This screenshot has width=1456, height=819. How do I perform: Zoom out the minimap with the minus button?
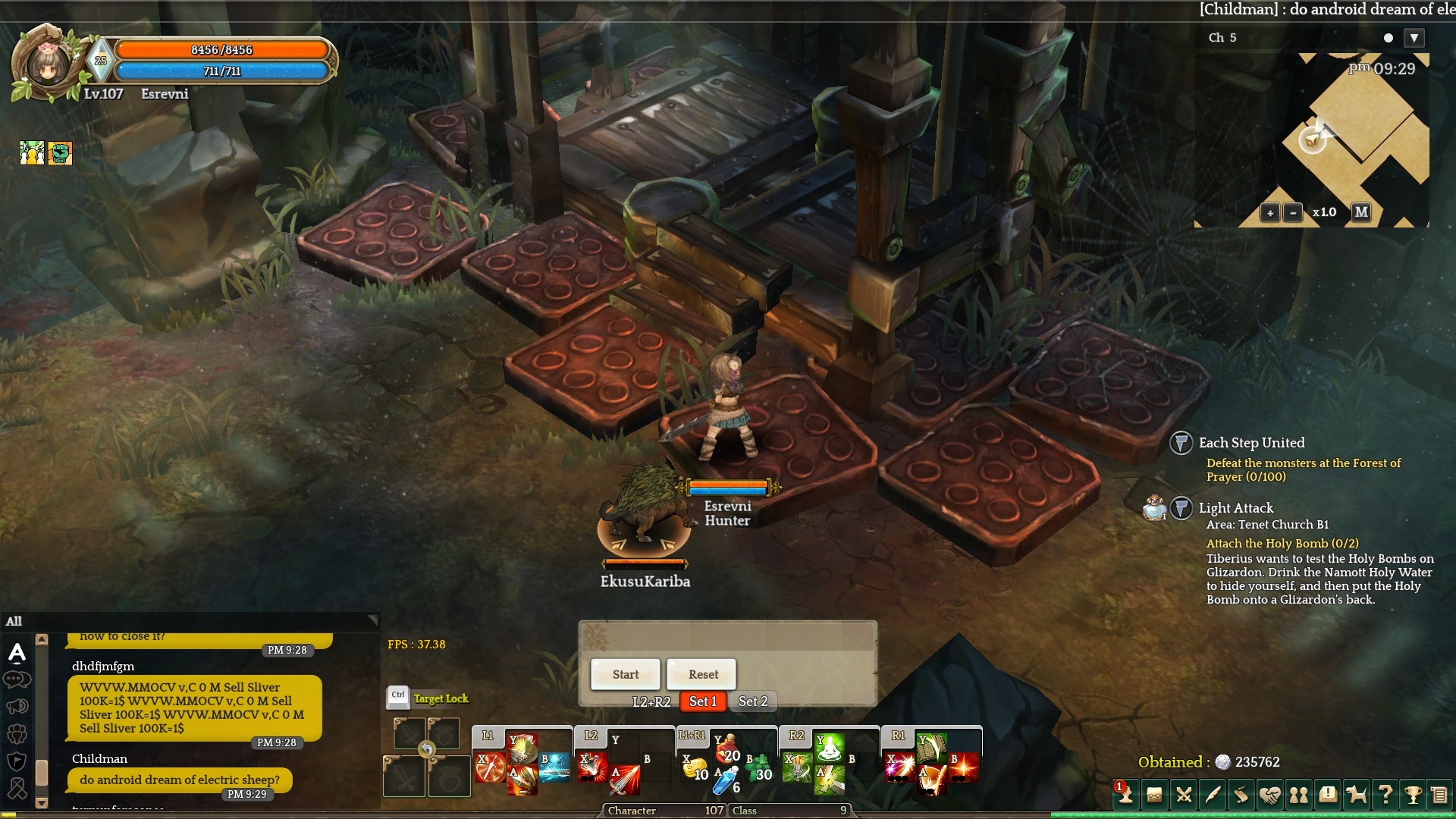1293,213
